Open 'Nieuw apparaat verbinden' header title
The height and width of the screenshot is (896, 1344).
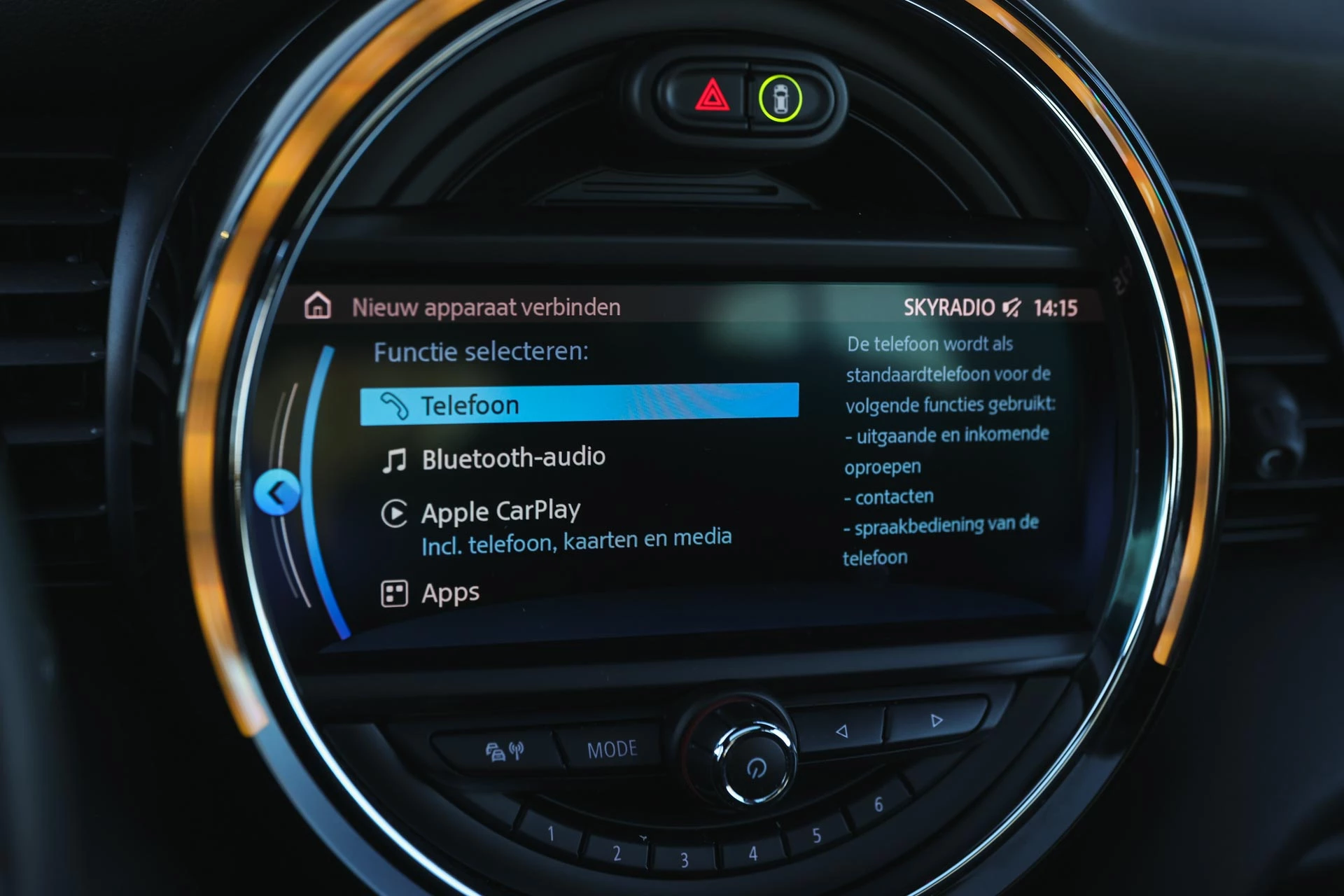pos(487,307)
